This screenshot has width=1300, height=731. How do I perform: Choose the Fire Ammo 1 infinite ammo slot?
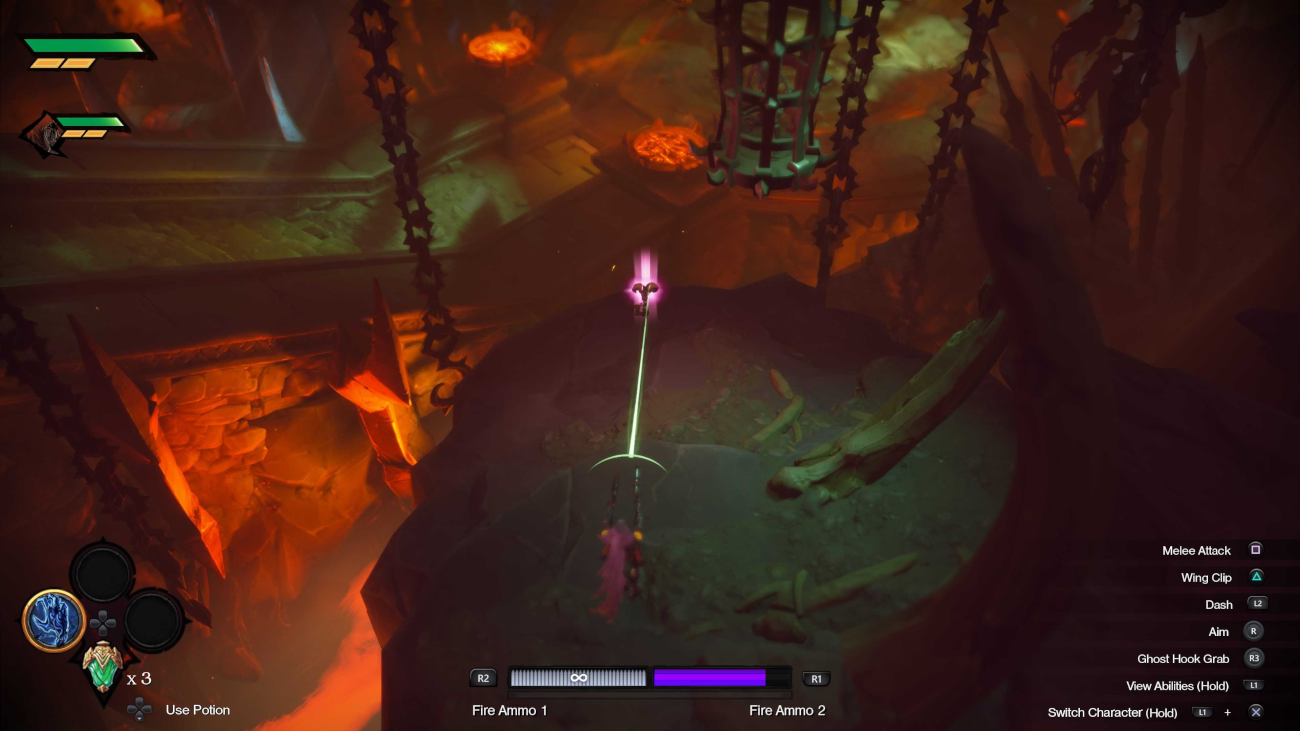[x=578, y=678]
